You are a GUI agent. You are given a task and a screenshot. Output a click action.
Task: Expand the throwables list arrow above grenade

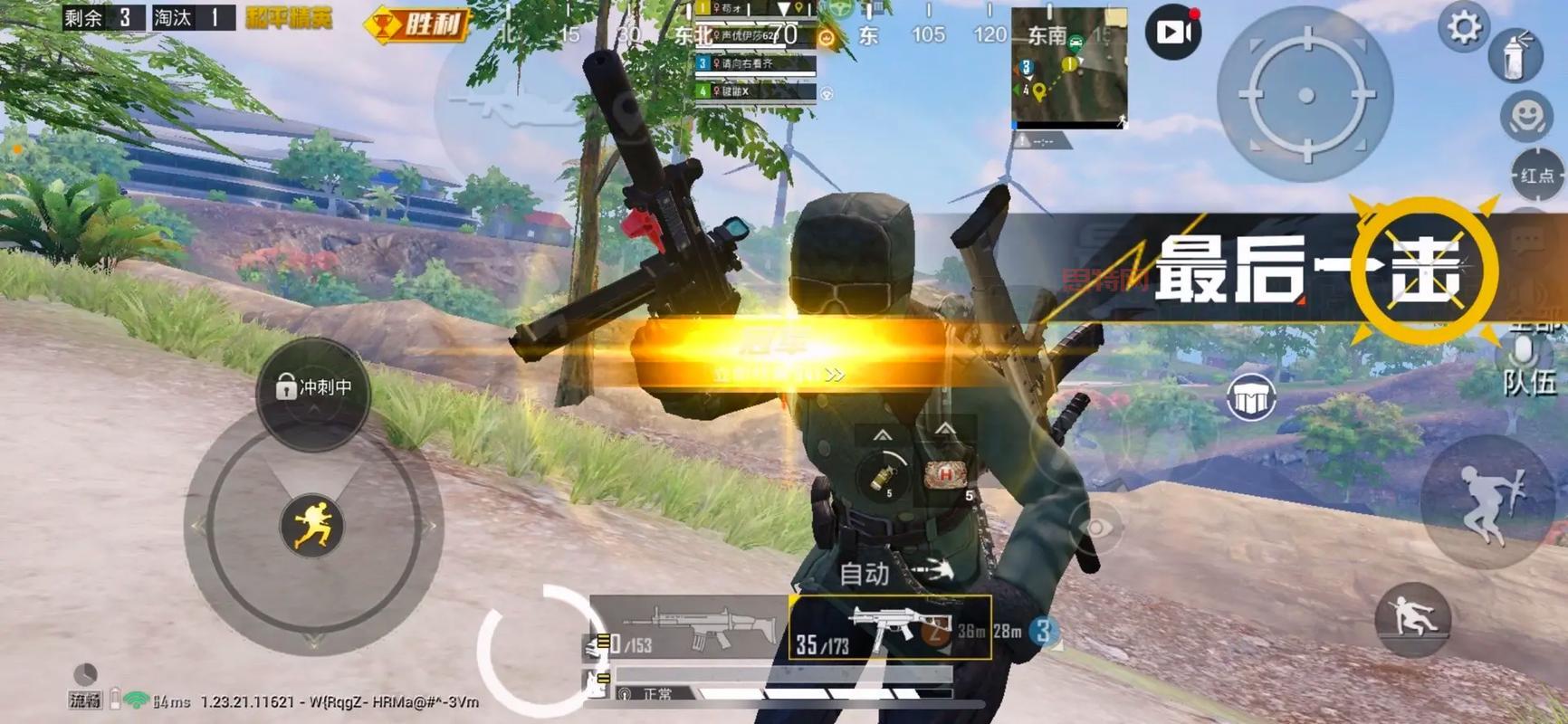coord(882,435)
